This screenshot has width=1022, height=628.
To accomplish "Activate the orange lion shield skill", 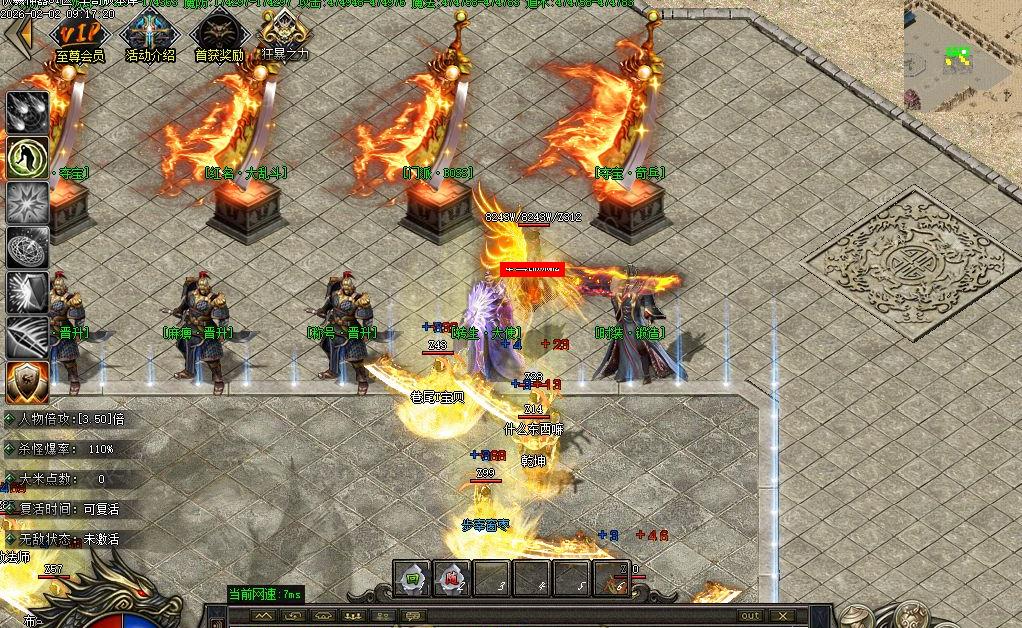I will click(27, 382).
